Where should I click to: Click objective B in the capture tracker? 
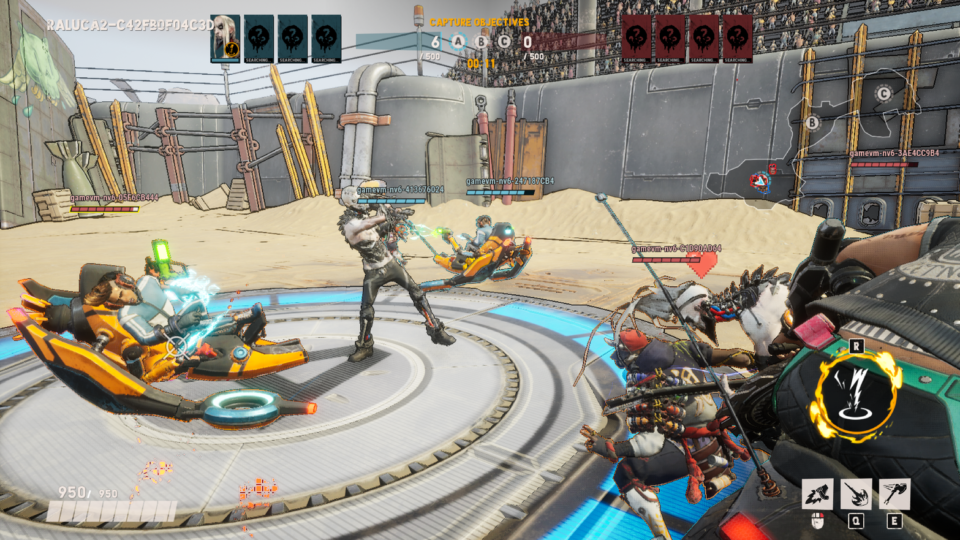point(481,42)
